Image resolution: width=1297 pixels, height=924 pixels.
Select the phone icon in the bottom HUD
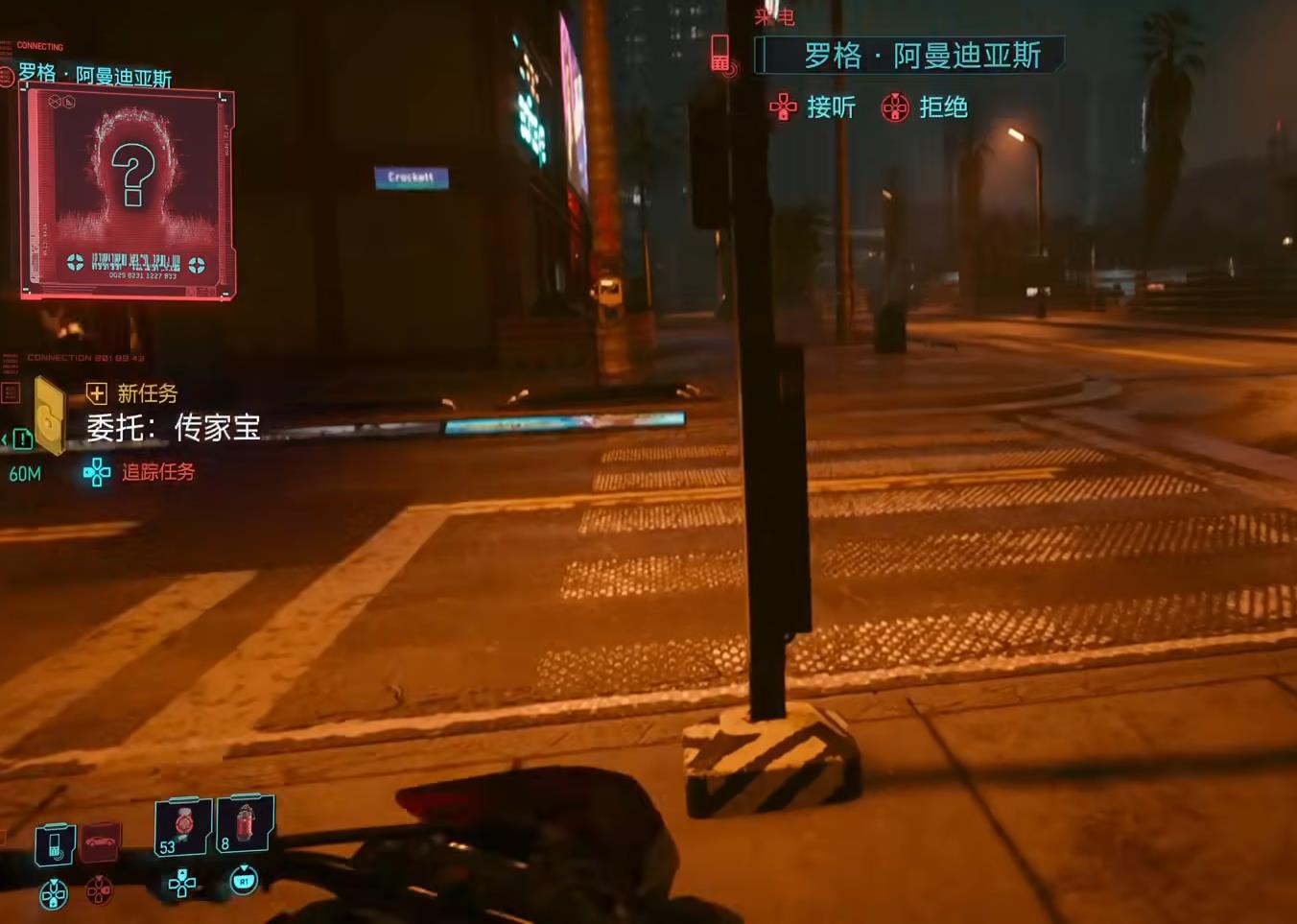55,845
